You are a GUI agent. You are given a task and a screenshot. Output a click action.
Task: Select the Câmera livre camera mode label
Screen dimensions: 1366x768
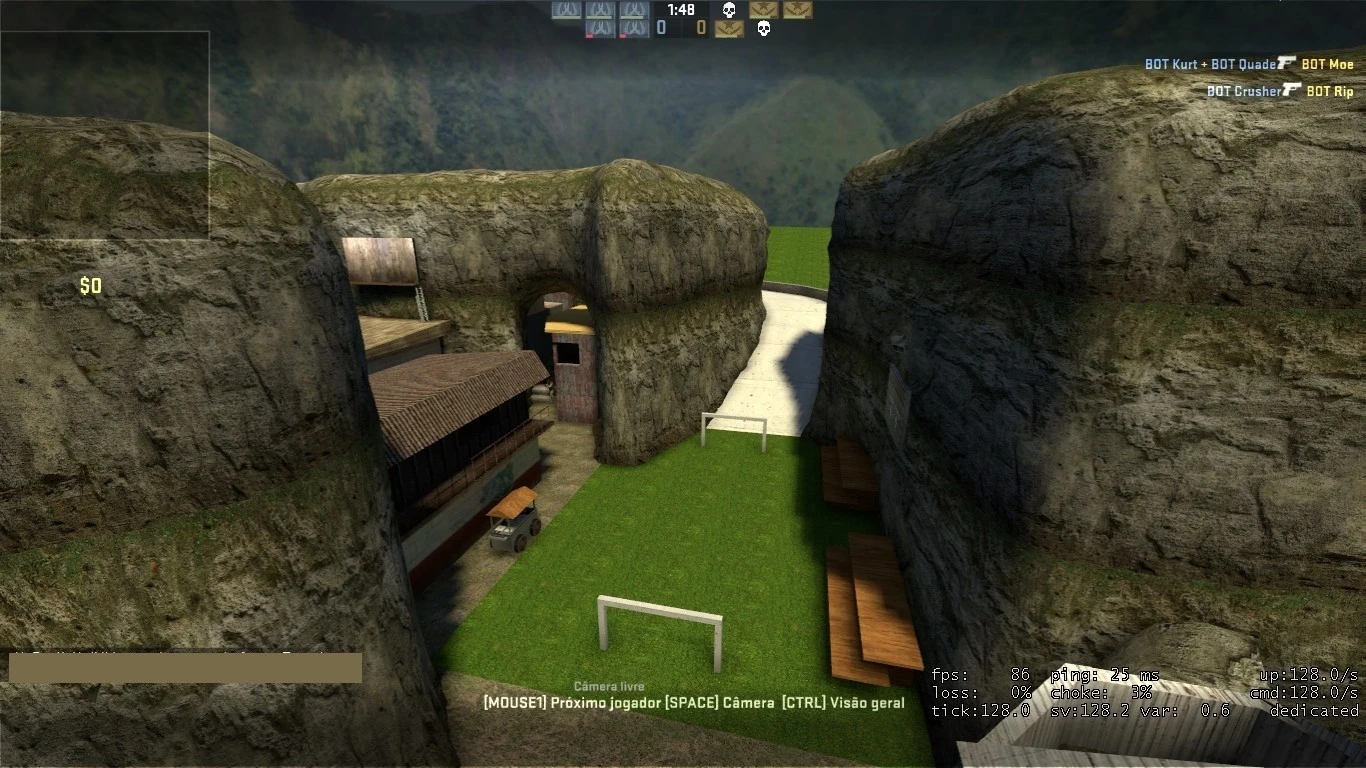coord(608,687)
